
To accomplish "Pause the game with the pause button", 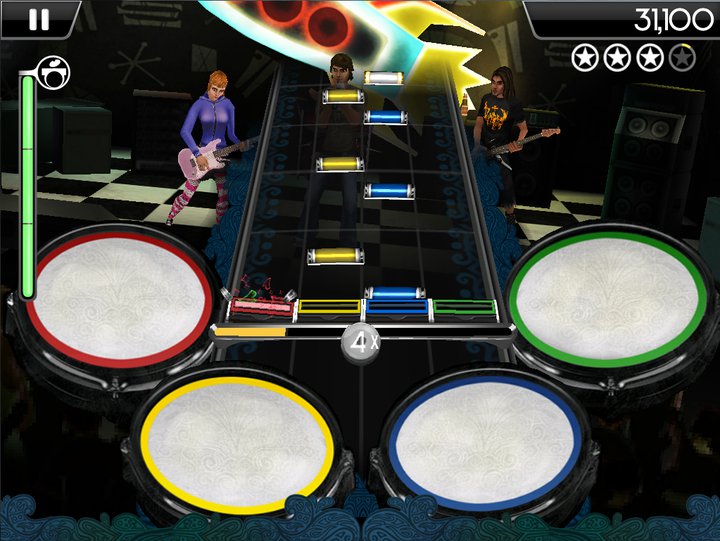I will pyautogui.click(x=39, y=19).
